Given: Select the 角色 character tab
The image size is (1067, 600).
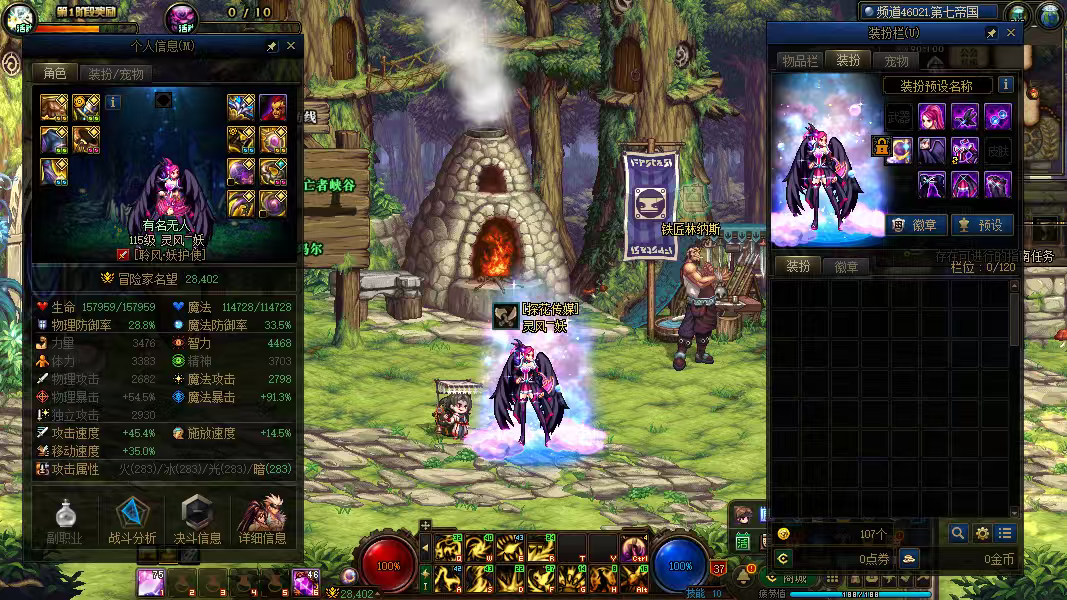Looking at the screenshot, I should pyautogui.click(x=54, y=73).
